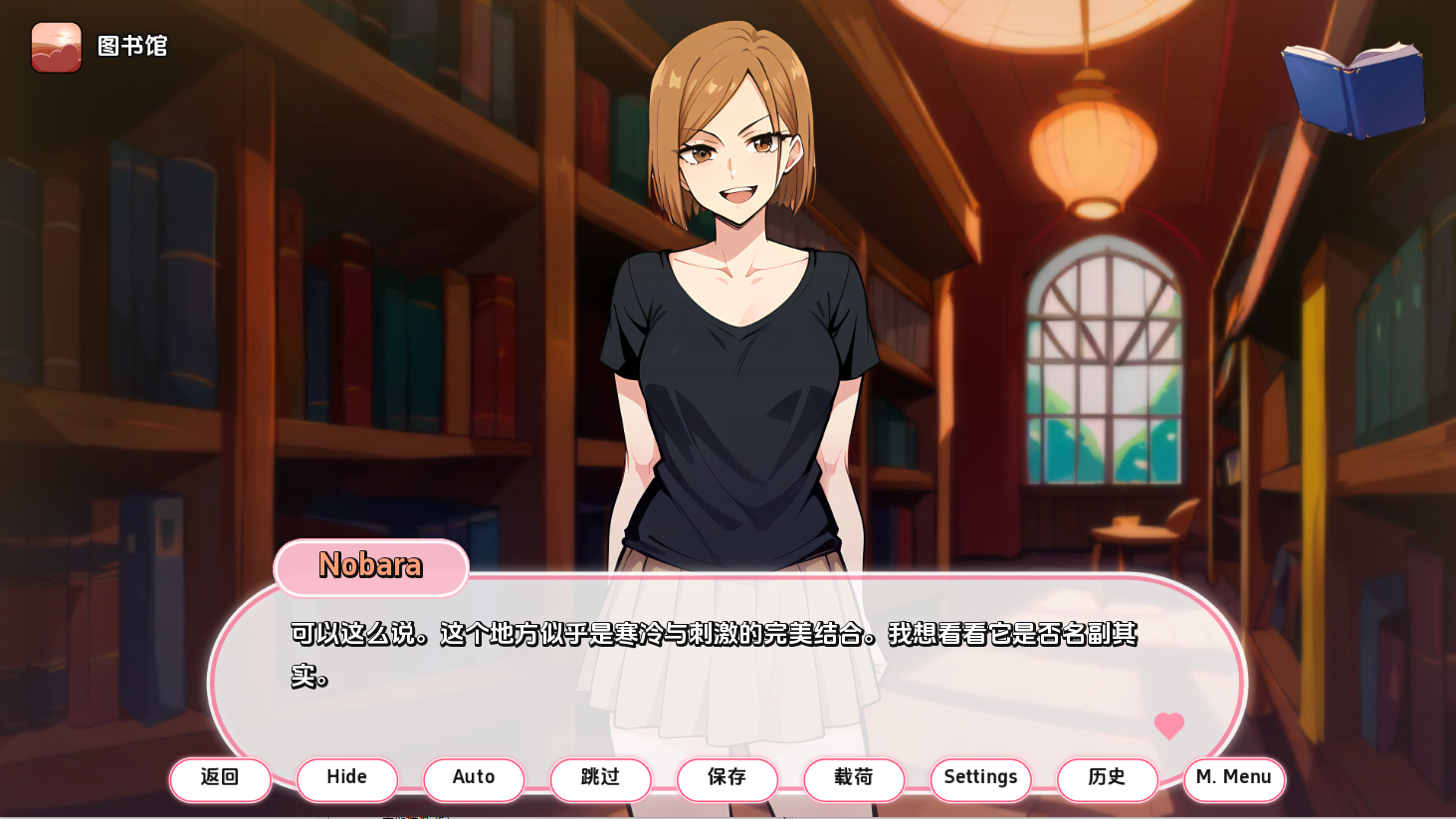Click Nobara's name tag

pos(370,567)
